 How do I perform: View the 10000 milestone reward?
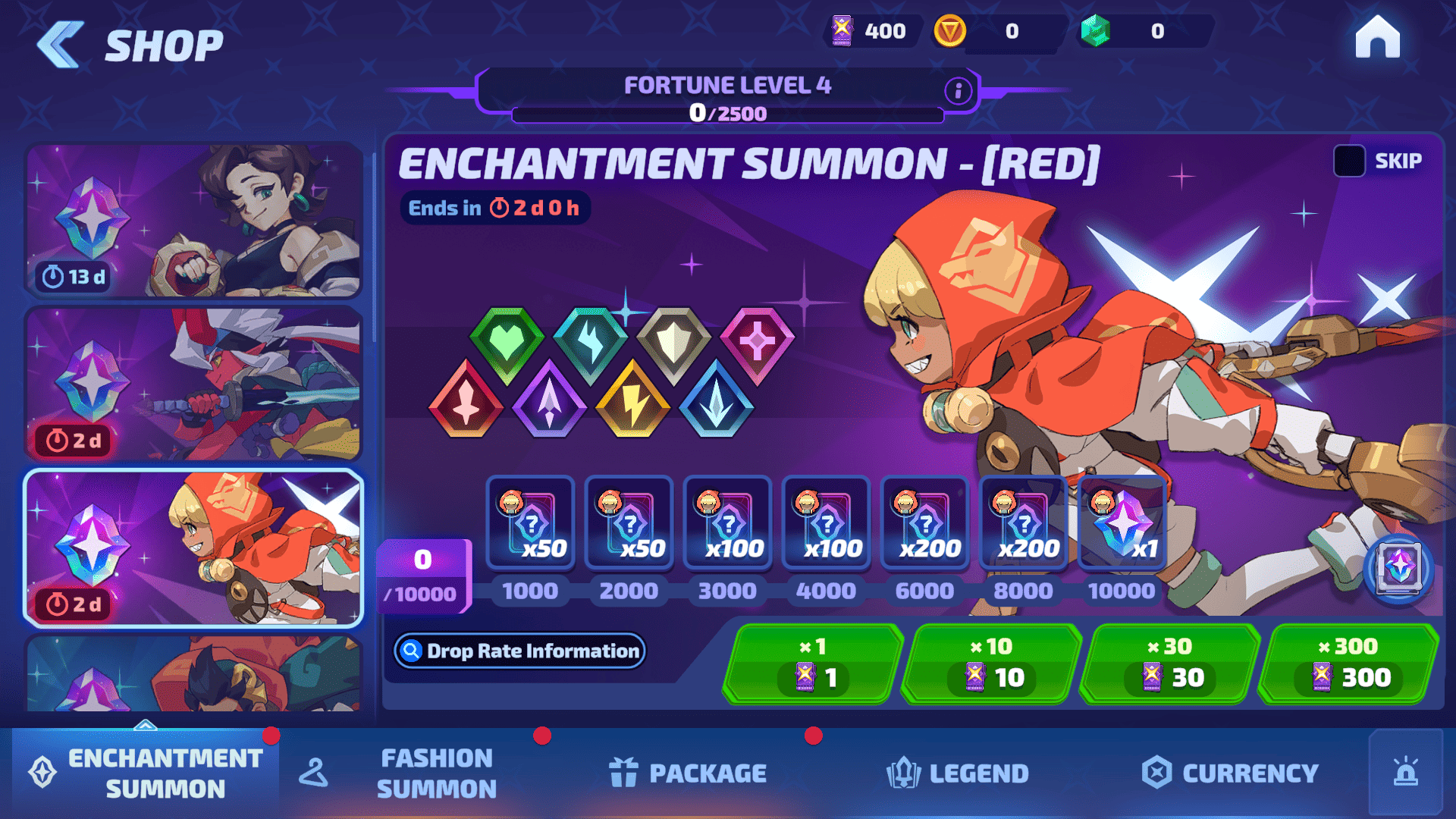(1122, 523)
